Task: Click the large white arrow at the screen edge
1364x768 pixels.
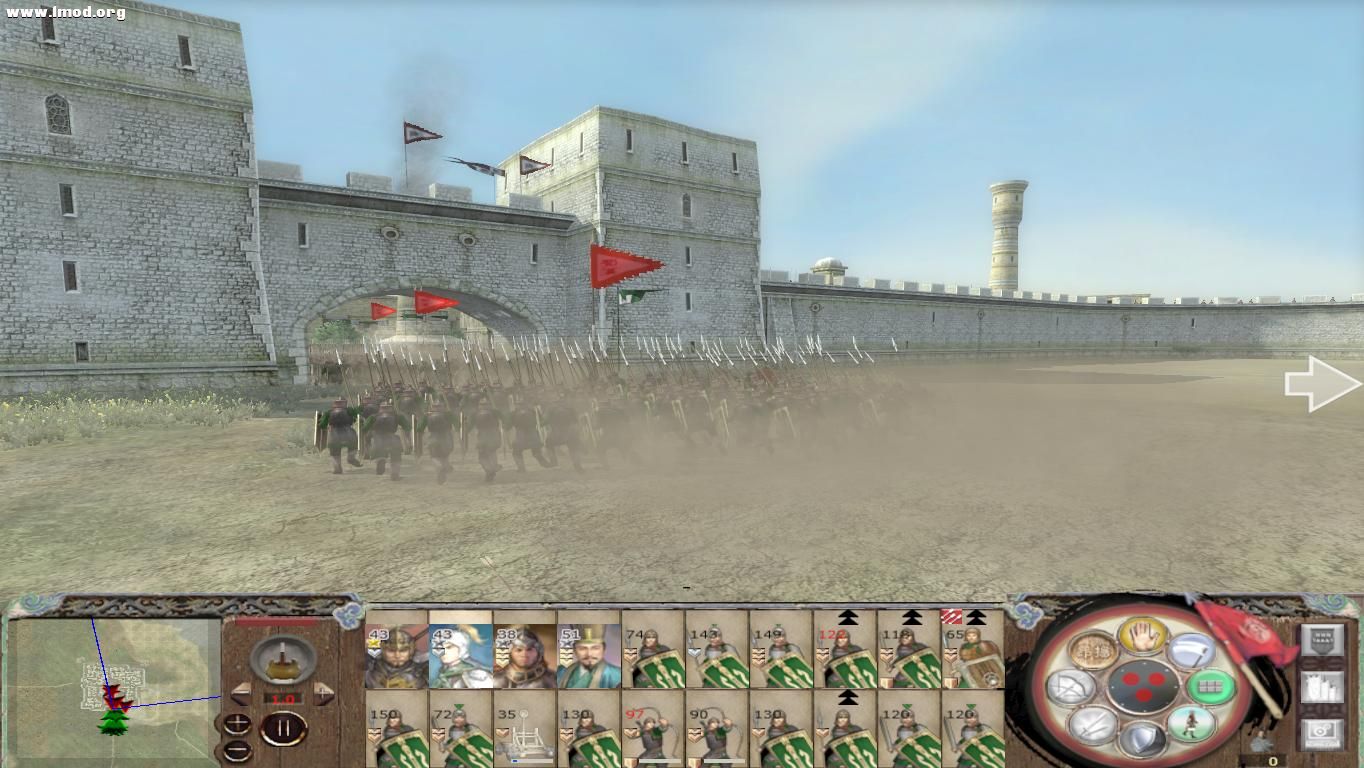Action: click(1316, 382)
